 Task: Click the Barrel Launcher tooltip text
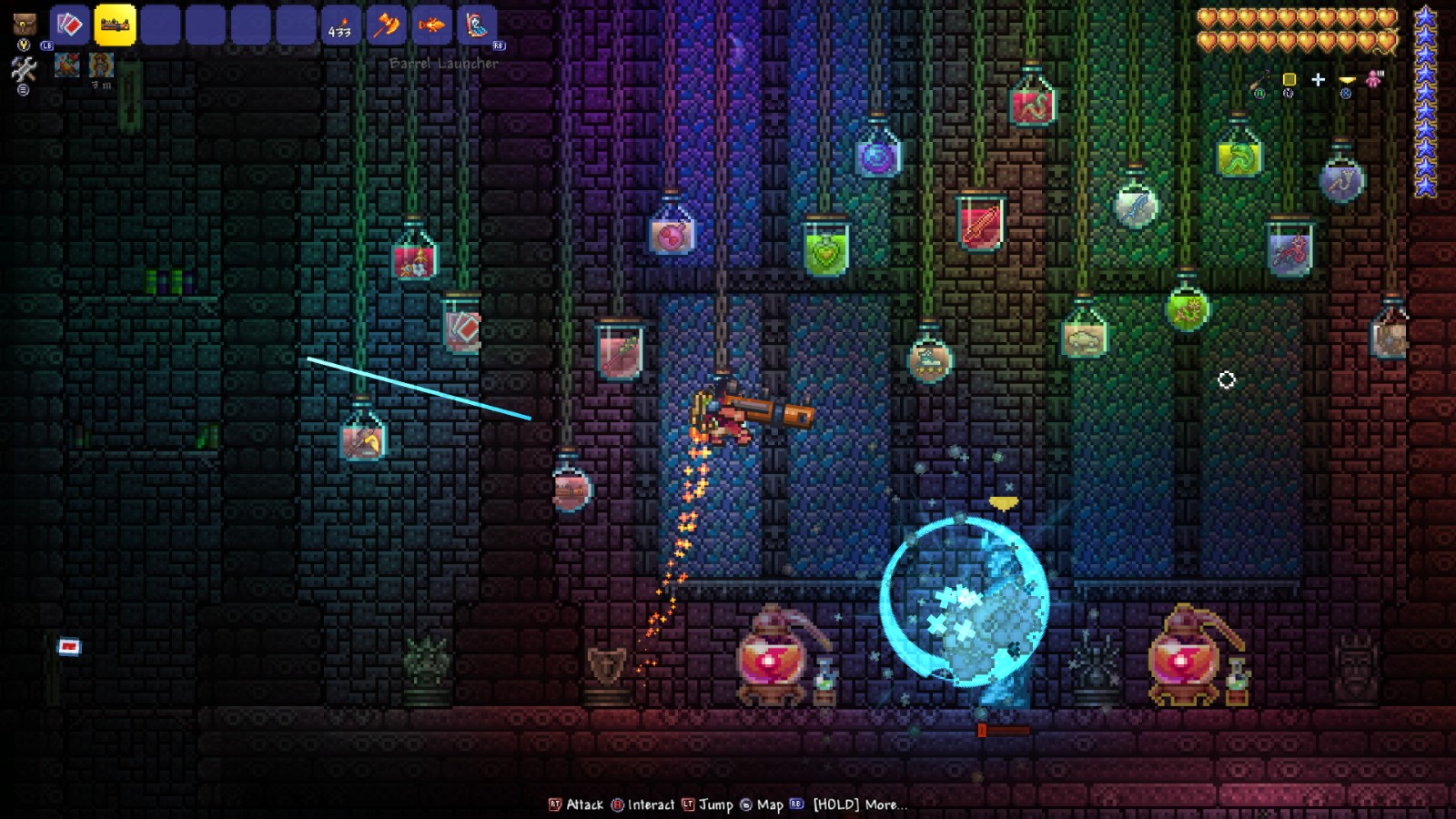[x=443, y=65]
